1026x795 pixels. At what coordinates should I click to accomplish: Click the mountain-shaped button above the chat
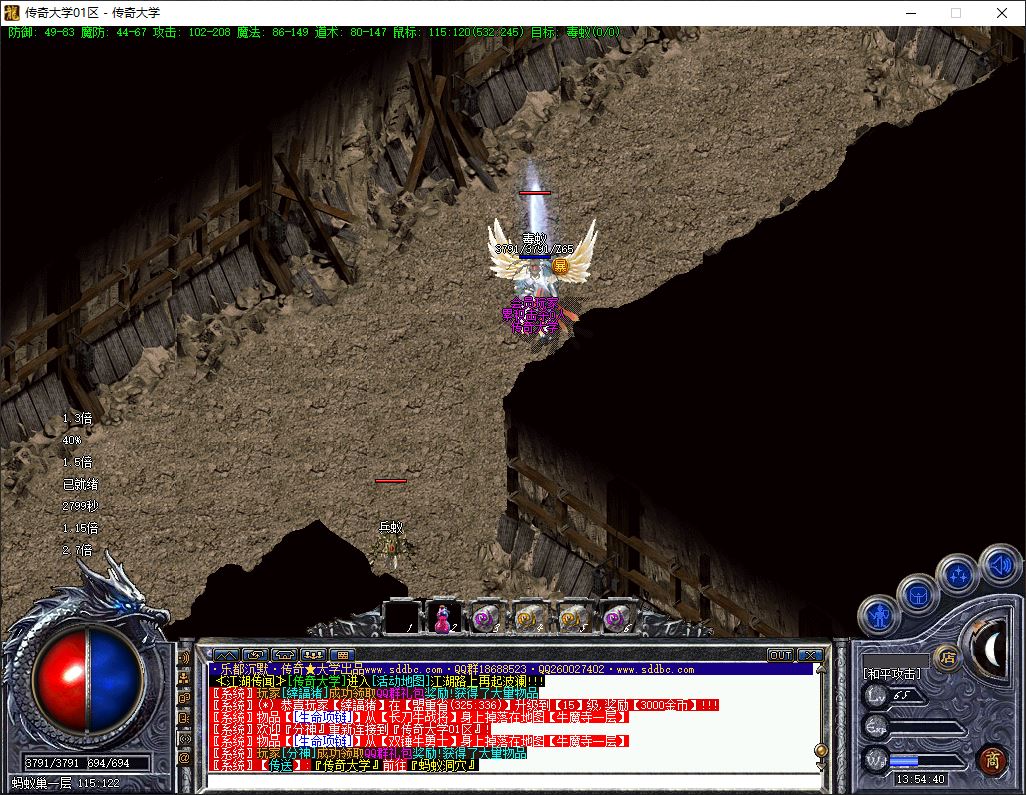(x=225, y=655)
